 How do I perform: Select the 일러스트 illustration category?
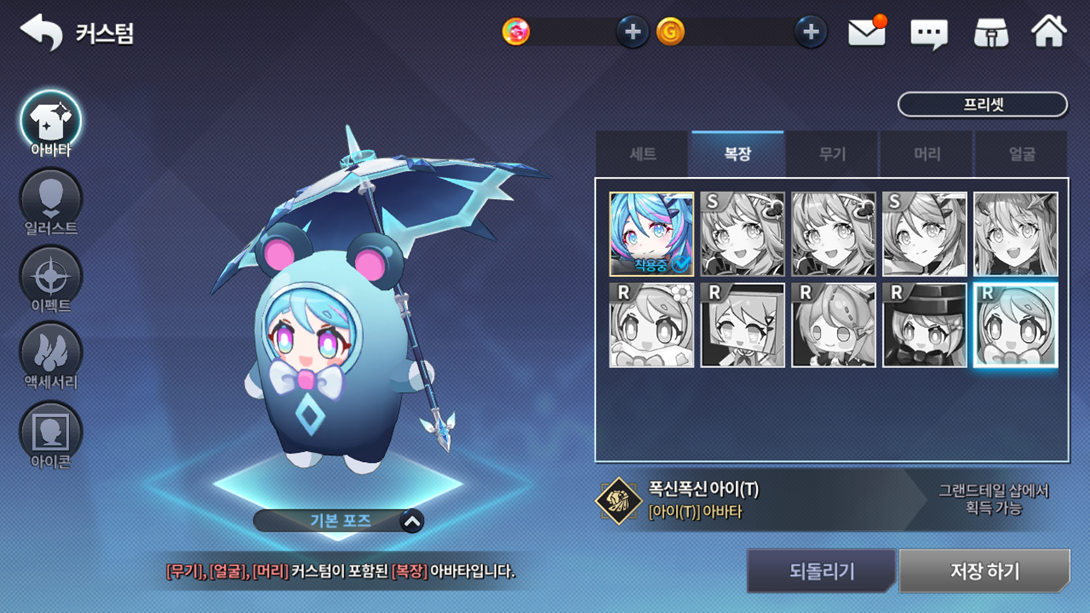click(51, 203)
